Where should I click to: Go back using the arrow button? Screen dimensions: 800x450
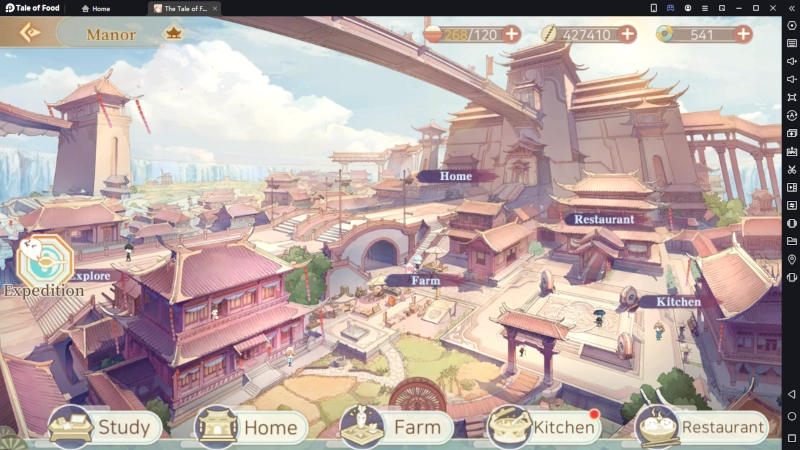coord(29,32)
